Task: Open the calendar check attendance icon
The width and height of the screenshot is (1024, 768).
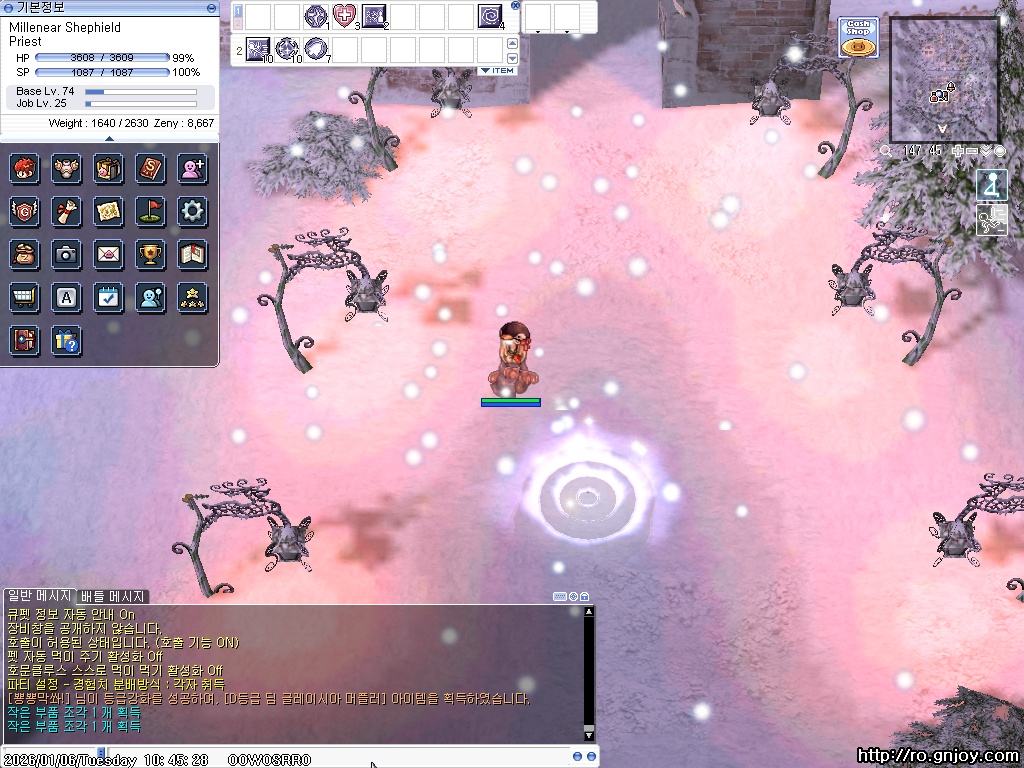Action: (x=108, y=297)
